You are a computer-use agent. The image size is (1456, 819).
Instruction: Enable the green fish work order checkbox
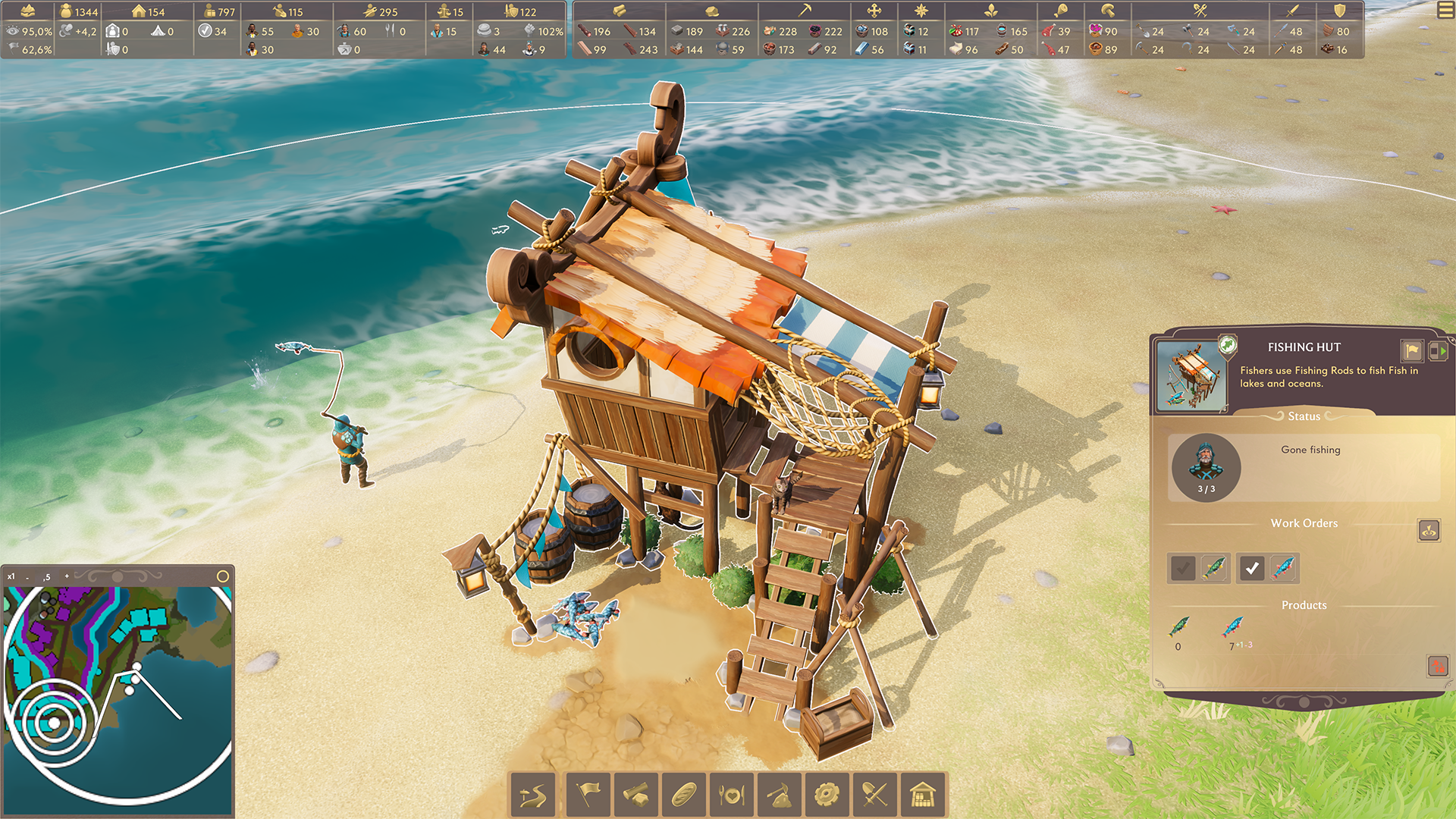pyautogui.click(x=1182, y=568)
